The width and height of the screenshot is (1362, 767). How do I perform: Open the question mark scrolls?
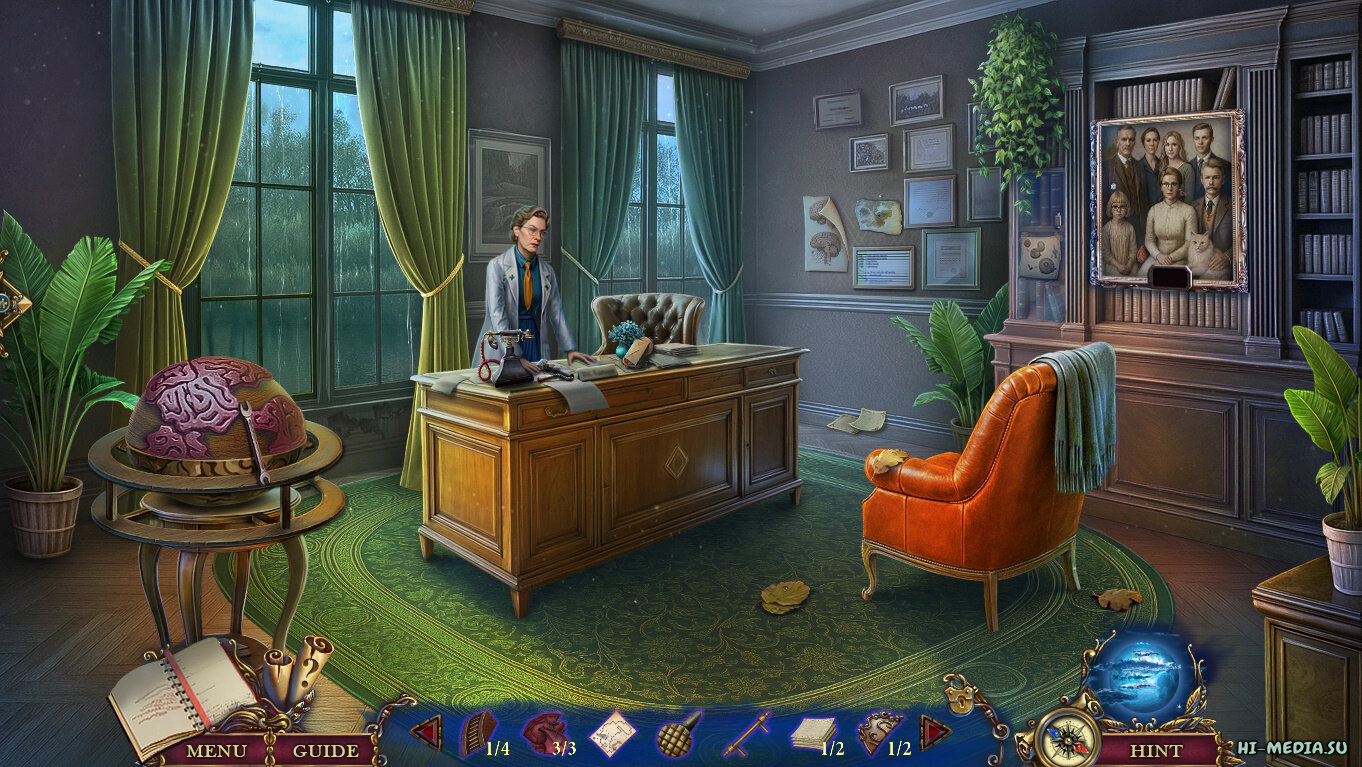point(296,665)
